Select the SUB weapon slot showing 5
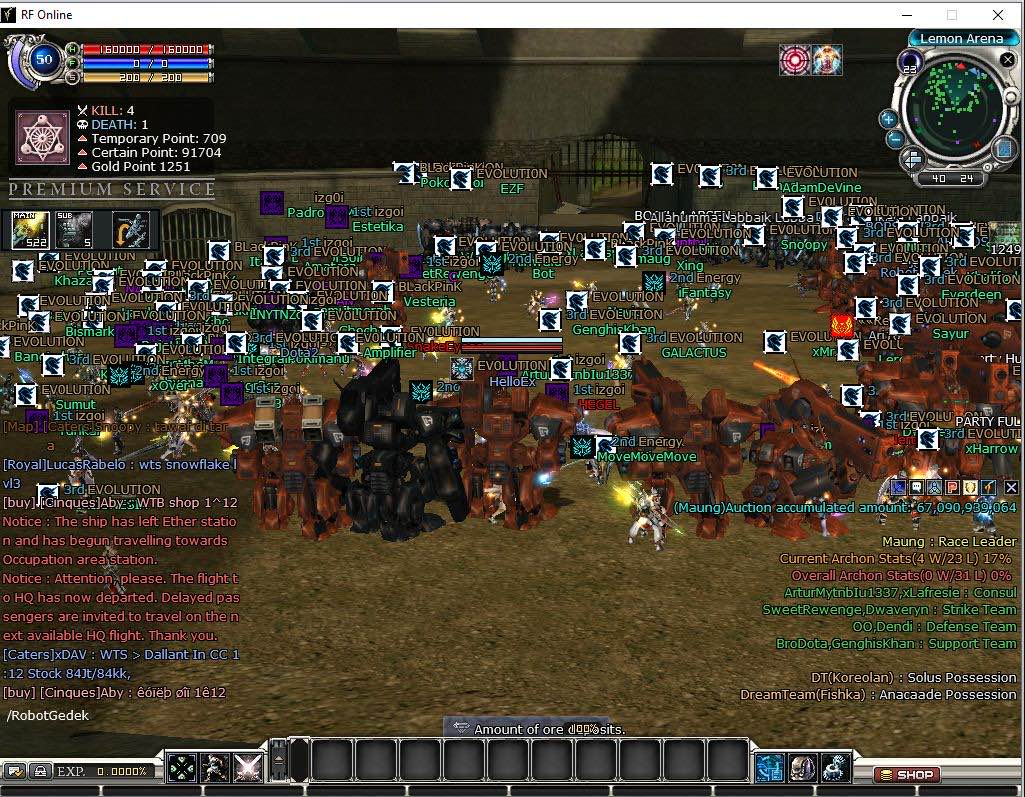This screenshot has width=1025, height=797. 74,230
